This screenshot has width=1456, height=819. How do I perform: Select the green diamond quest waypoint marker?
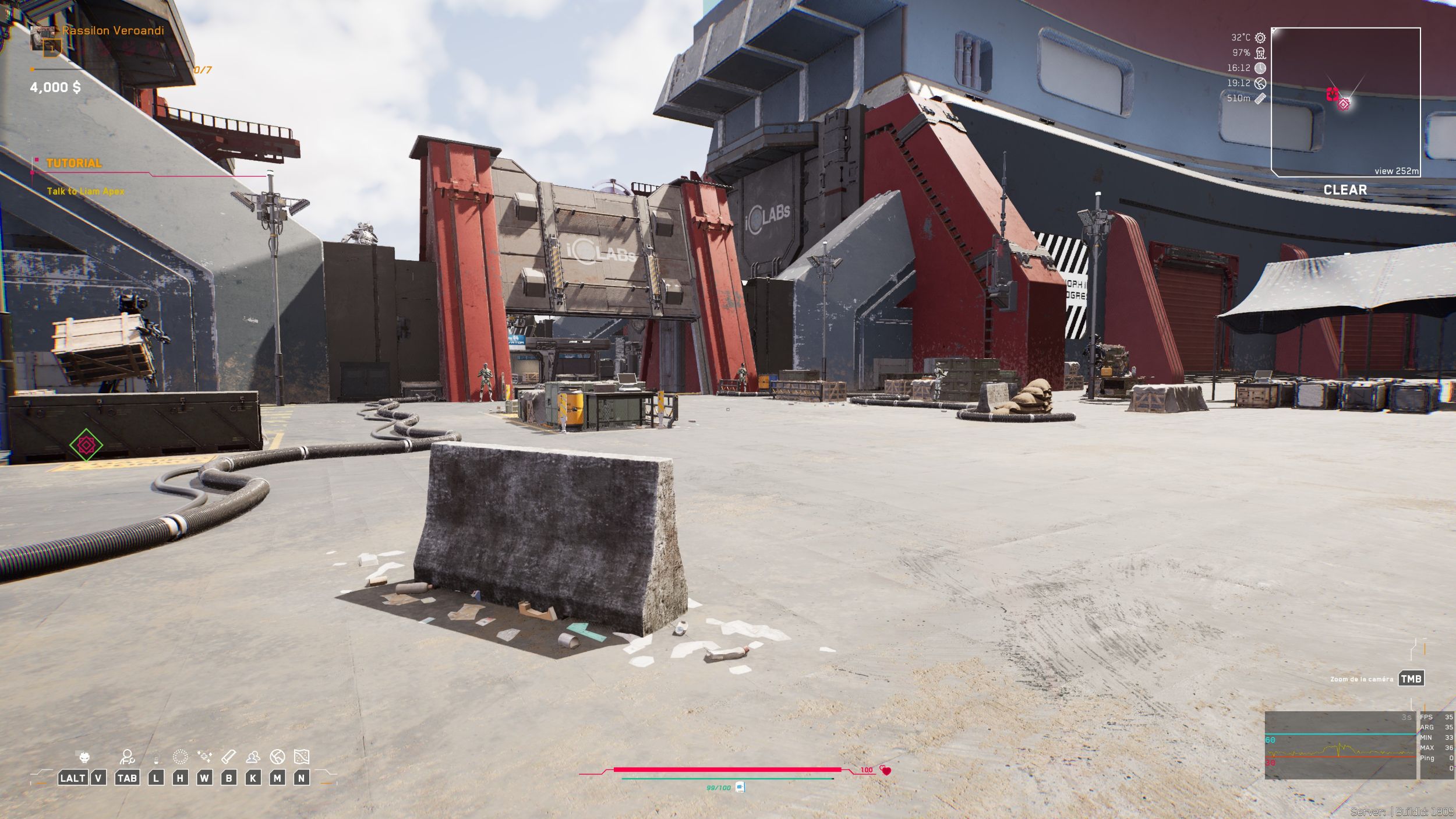(86, 445)
